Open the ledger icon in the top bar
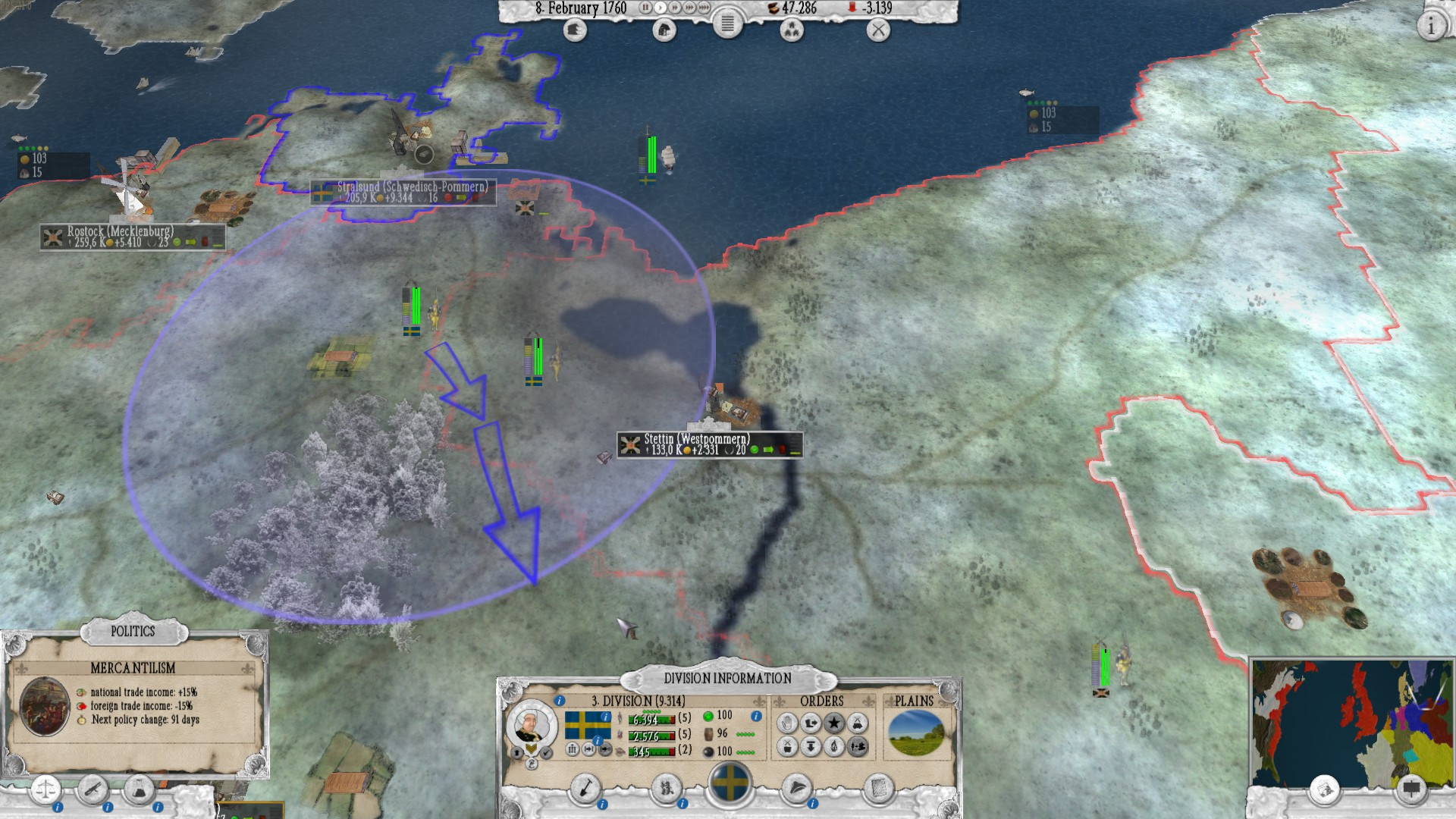The height and width of the screenshot is (819, 1456). [x=726, y=24]
